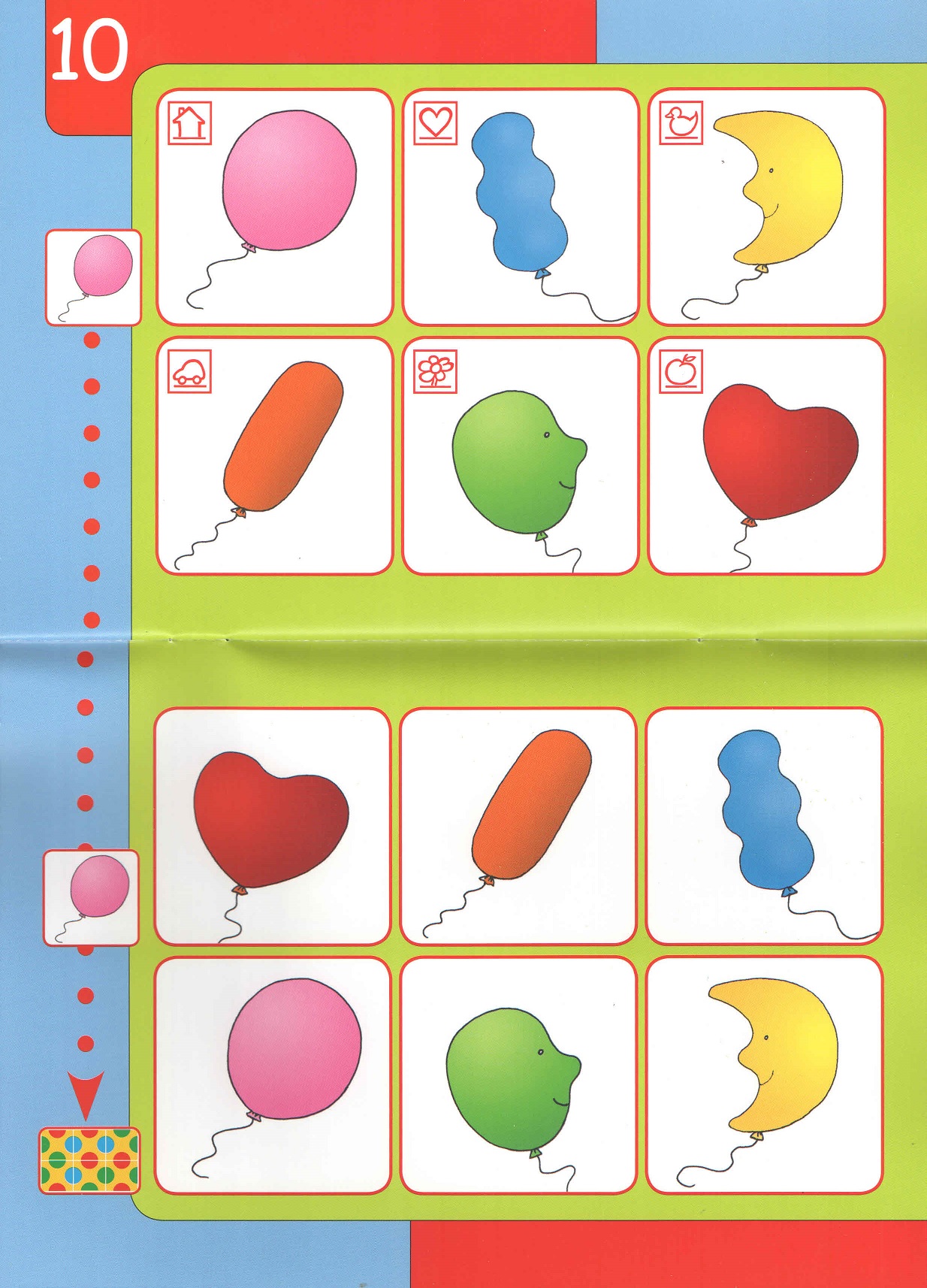Select the small car symbol icon

tap(189, 371)
